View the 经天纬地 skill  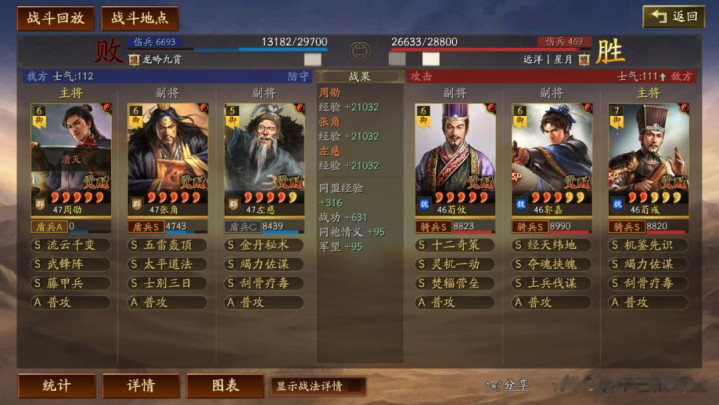point(552,245)
